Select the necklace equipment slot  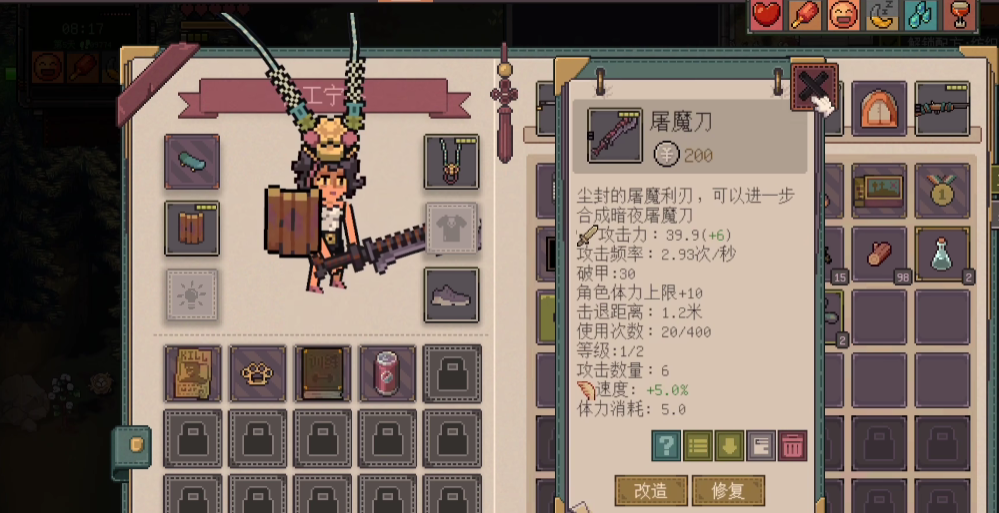pos(451,161)
